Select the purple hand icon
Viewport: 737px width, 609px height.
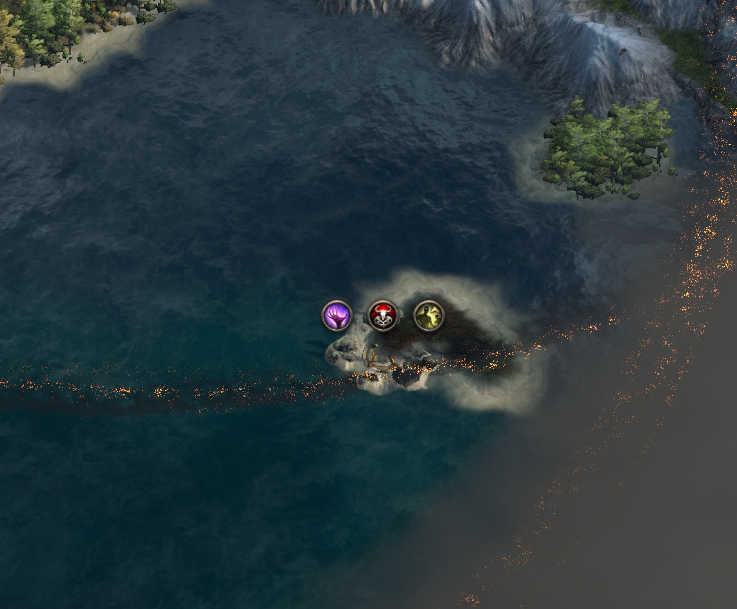(337, 316)
